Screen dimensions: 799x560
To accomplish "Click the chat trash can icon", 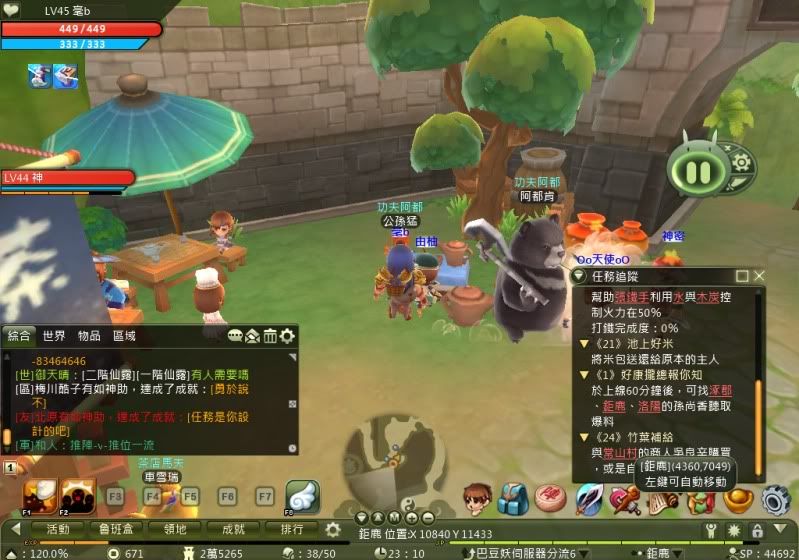I will tap(270, 336).
